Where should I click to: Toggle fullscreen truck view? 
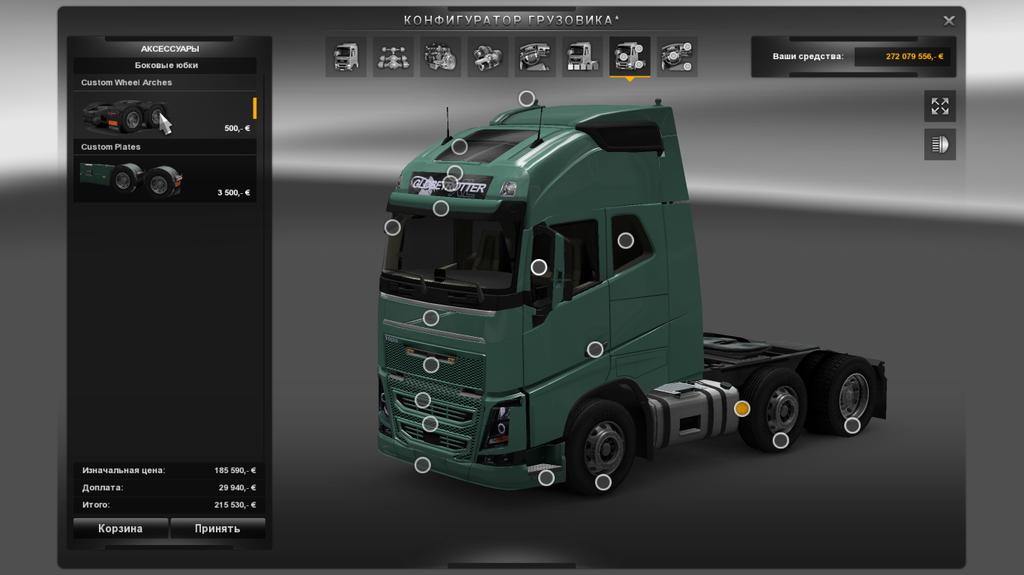[939, 106]
